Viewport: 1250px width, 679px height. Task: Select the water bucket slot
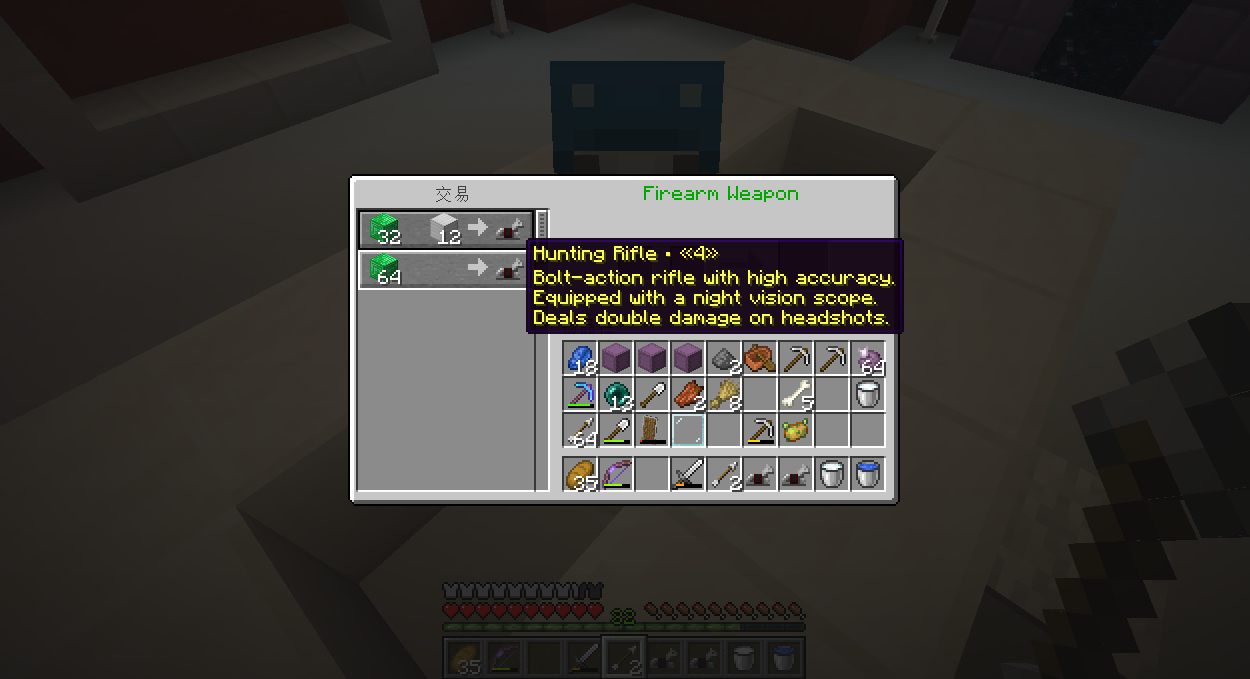point(868,474)
